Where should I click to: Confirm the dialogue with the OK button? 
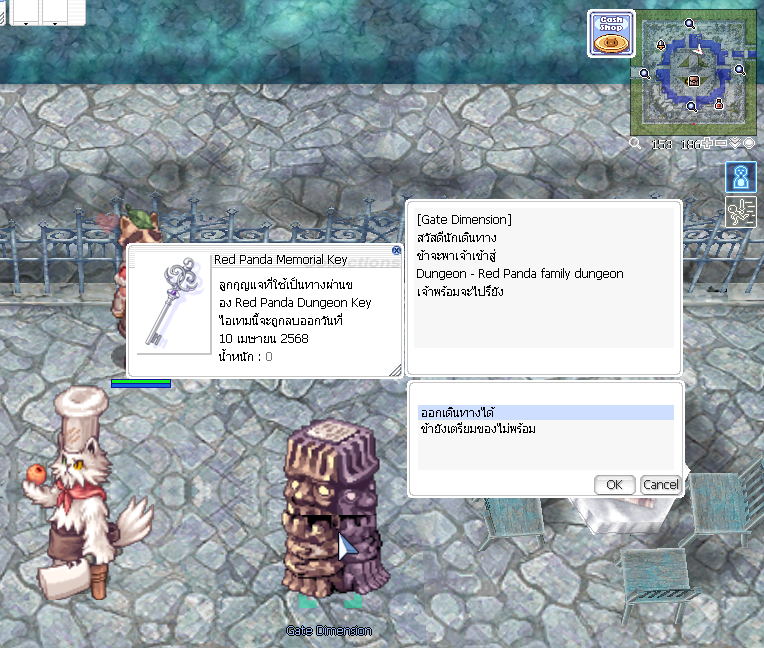tap(614, 485)
